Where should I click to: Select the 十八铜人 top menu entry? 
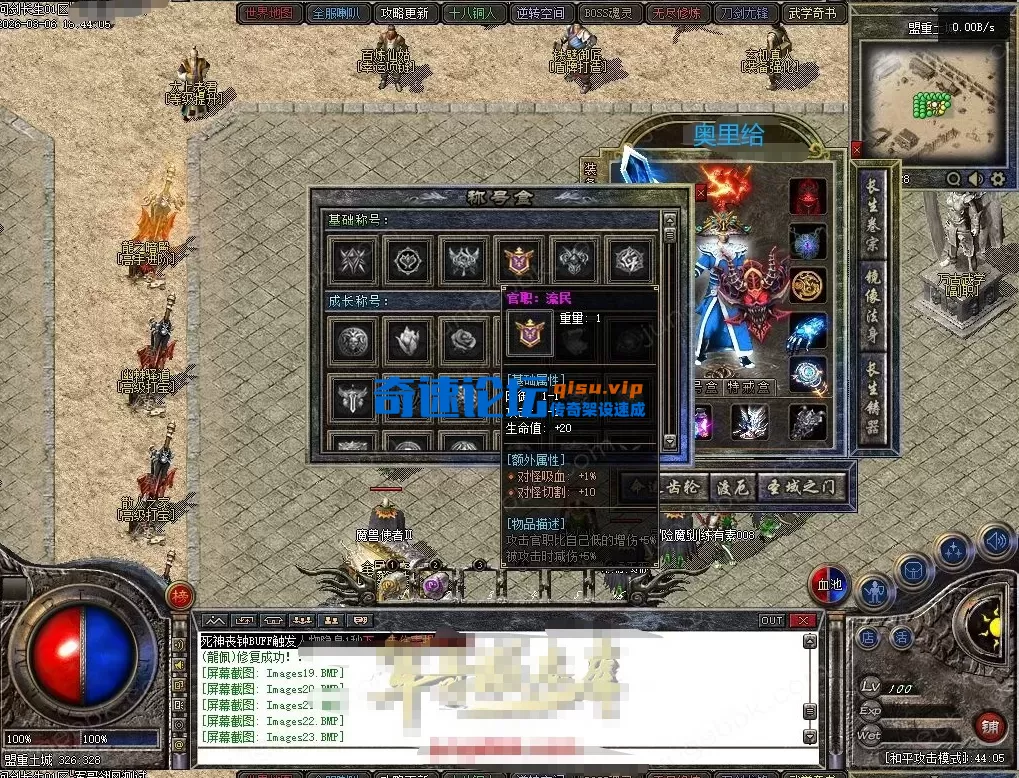tap(472, 13)
